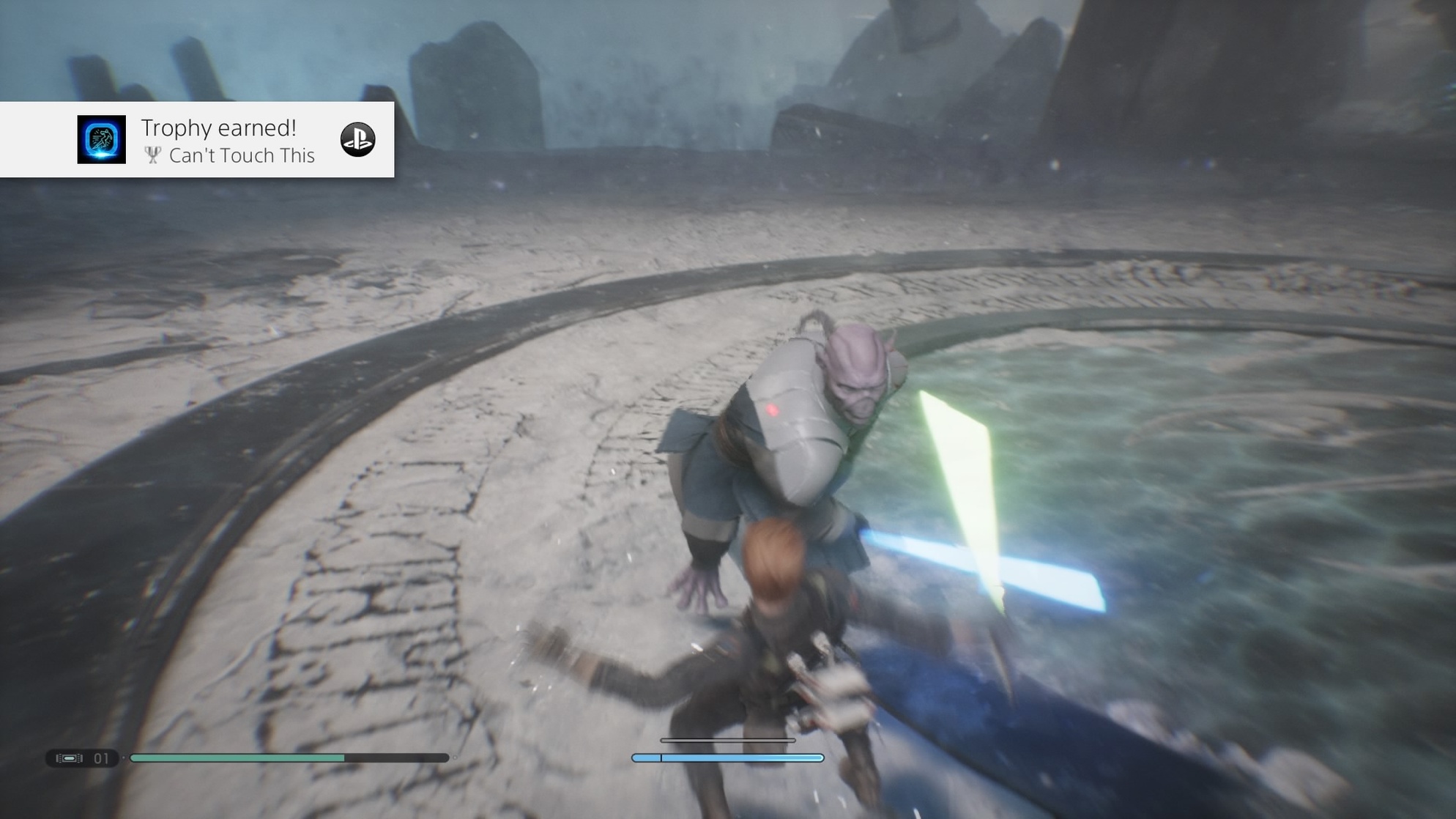Screen dimensions: 1456x819
Task: Open the trophy details from the notification
Action: (242, 155)
